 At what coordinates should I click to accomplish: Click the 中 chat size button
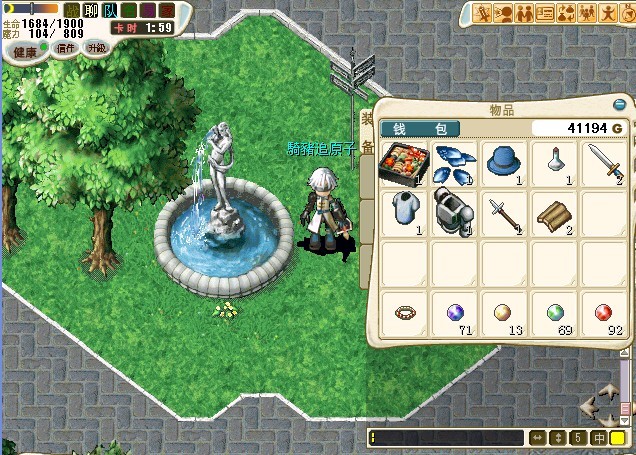pyautogui.click(x=599, y=437)
